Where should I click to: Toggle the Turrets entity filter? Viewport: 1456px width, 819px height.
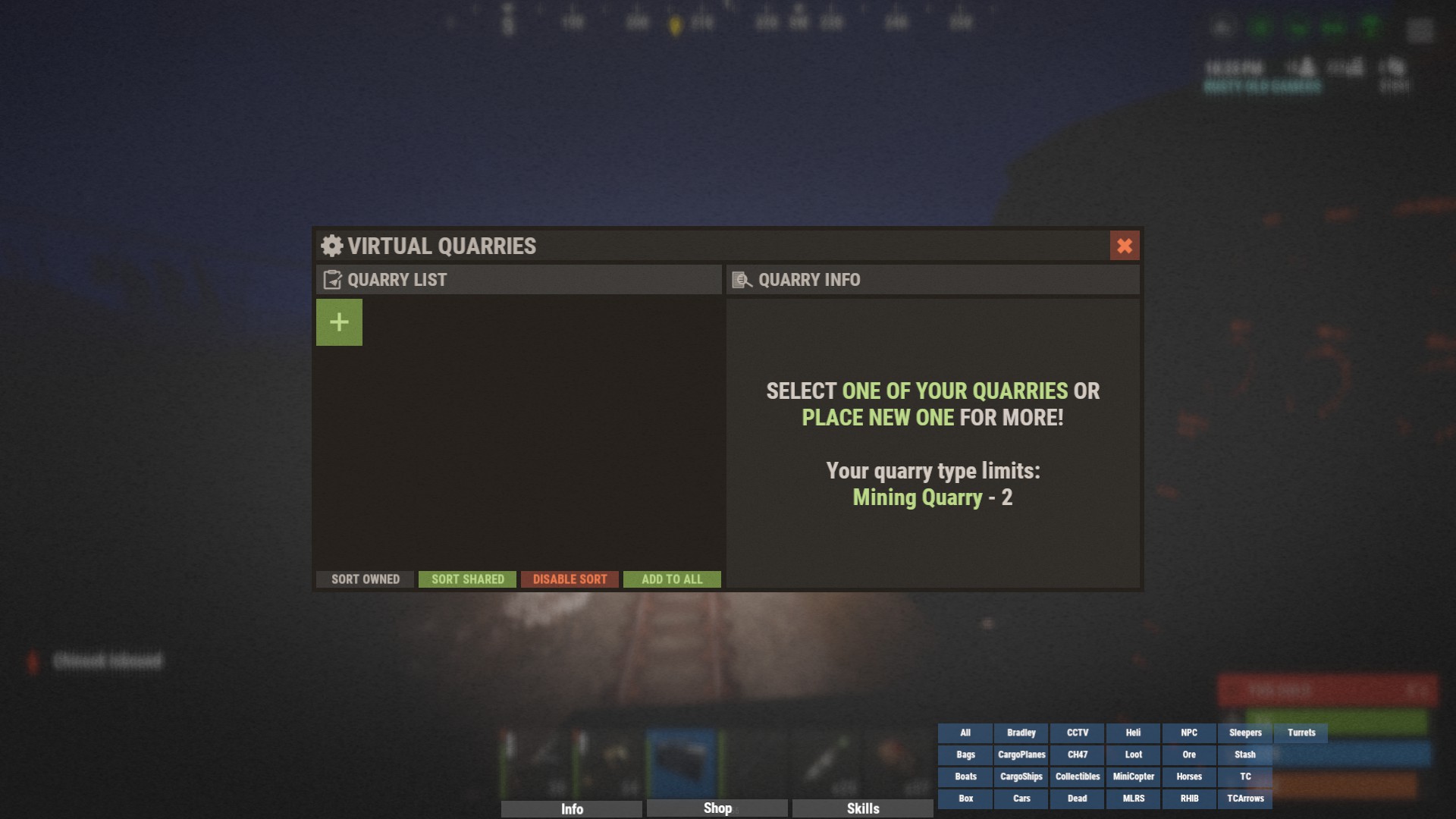click(x=1301, y=733)
